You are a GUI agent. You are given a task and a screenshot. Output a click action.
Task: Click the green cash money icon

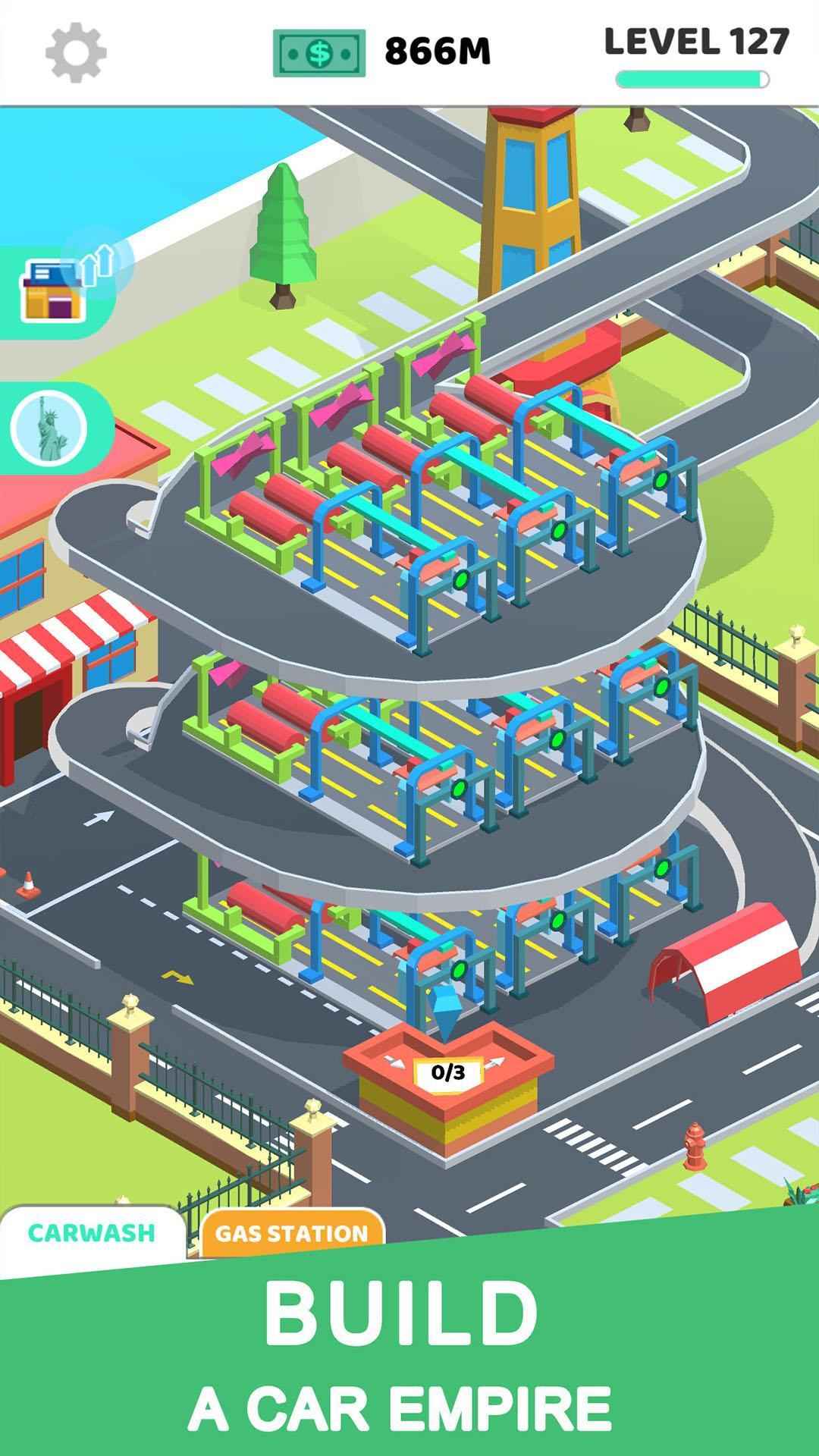click(319, 53)
